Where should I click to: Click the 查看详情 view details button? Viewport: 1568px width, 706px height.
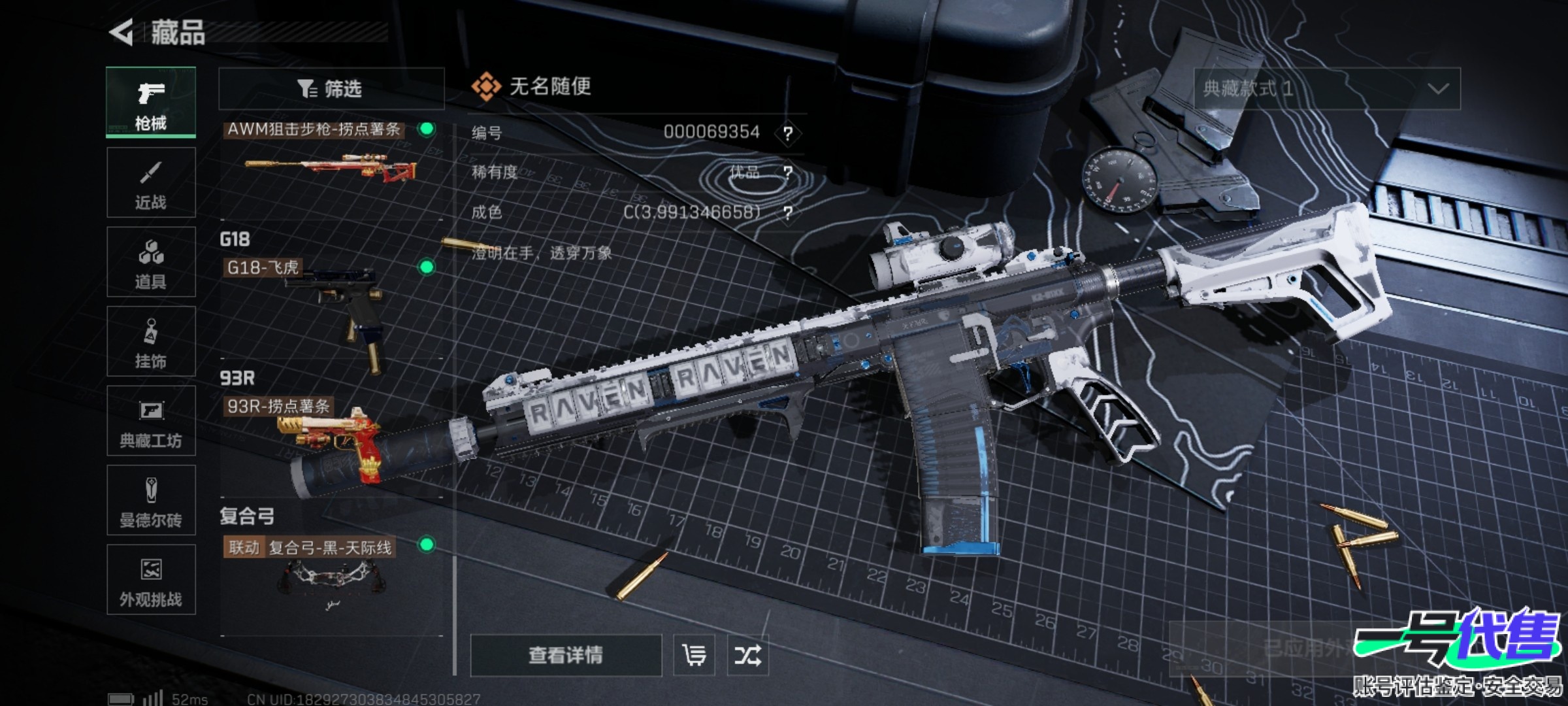click(566, 655)
